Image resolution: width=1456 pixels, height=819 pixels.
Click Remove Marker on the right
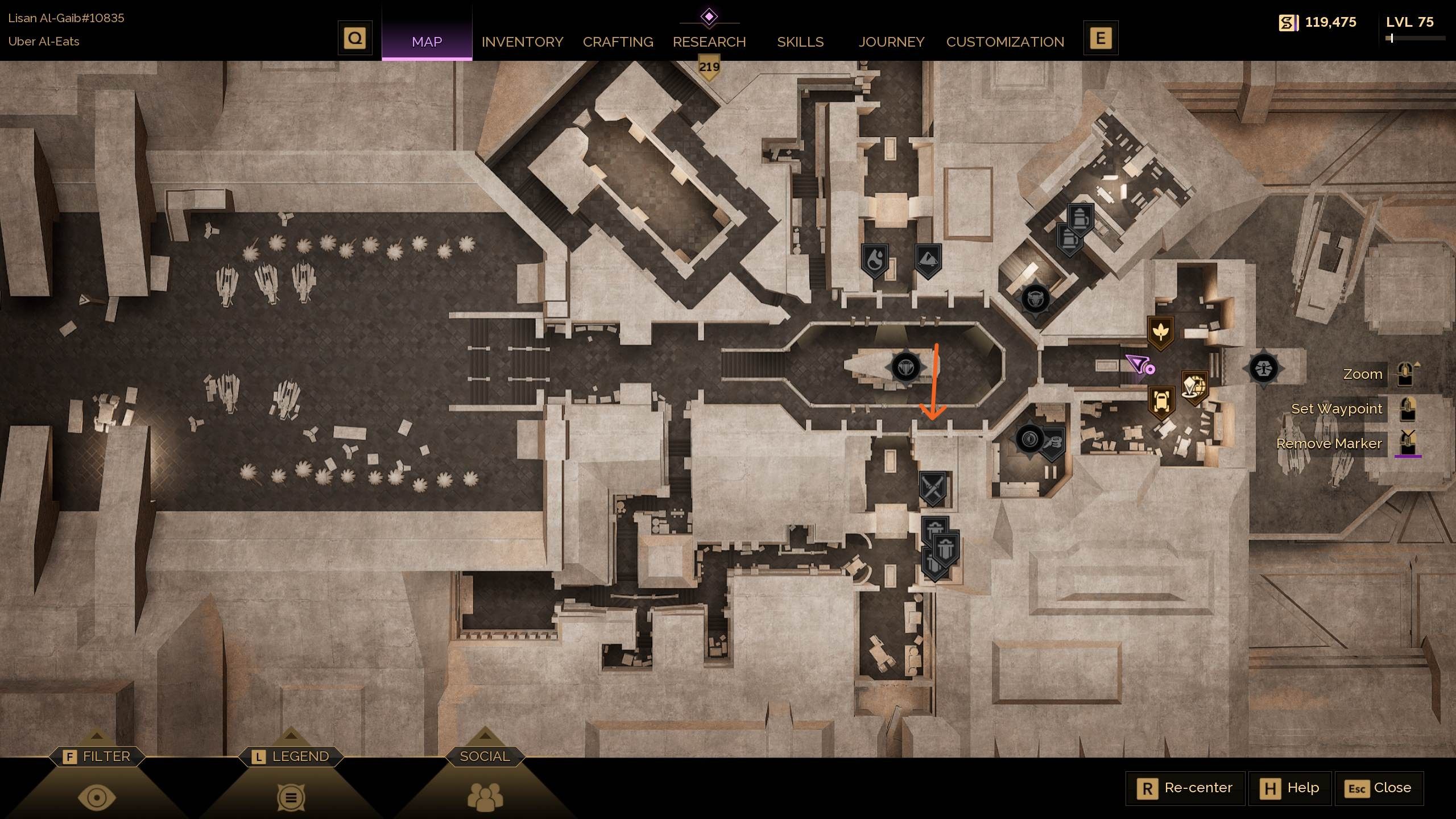[x=1329, y=444]
